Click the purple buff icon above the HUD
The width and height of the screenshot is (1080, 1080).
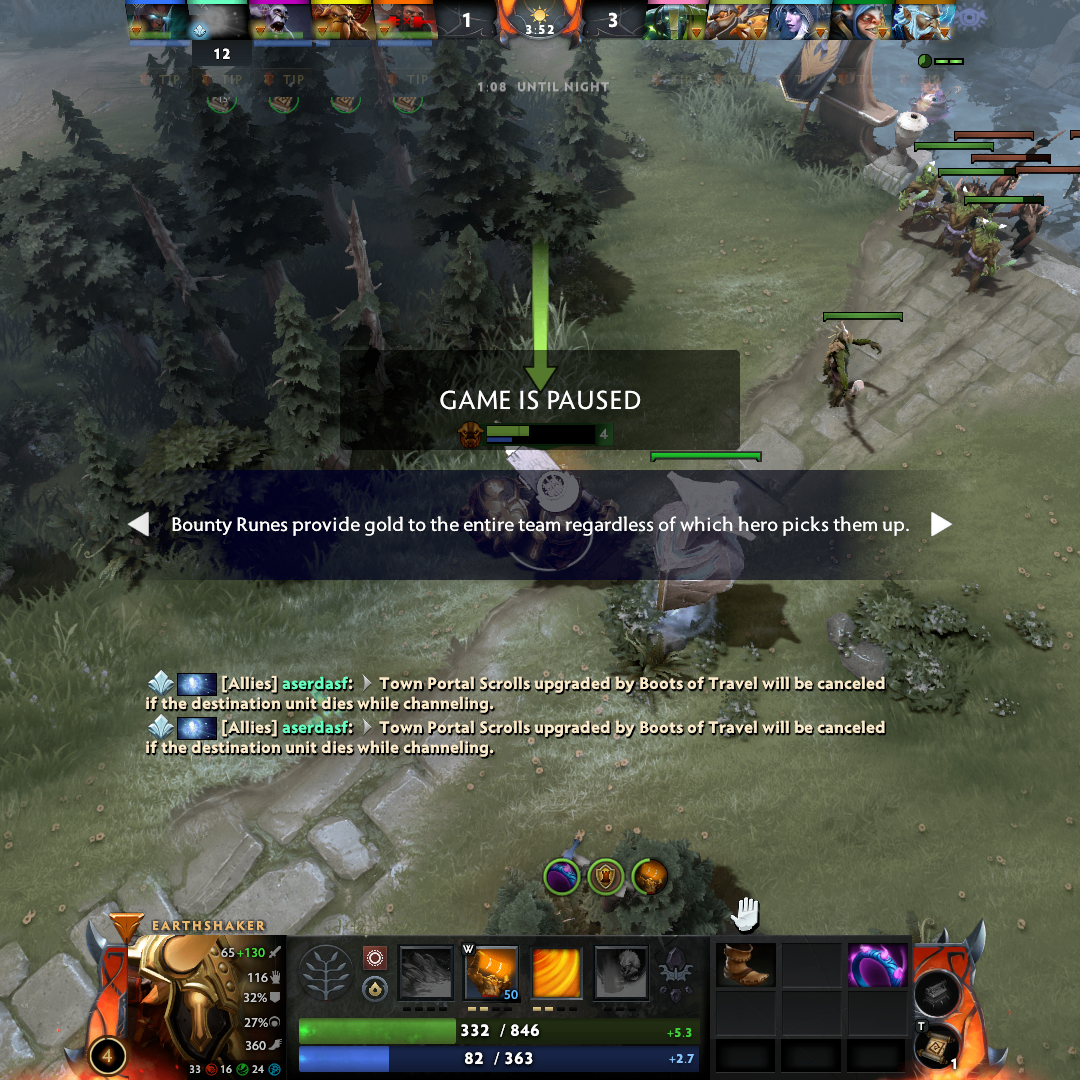tap(562, 877)
